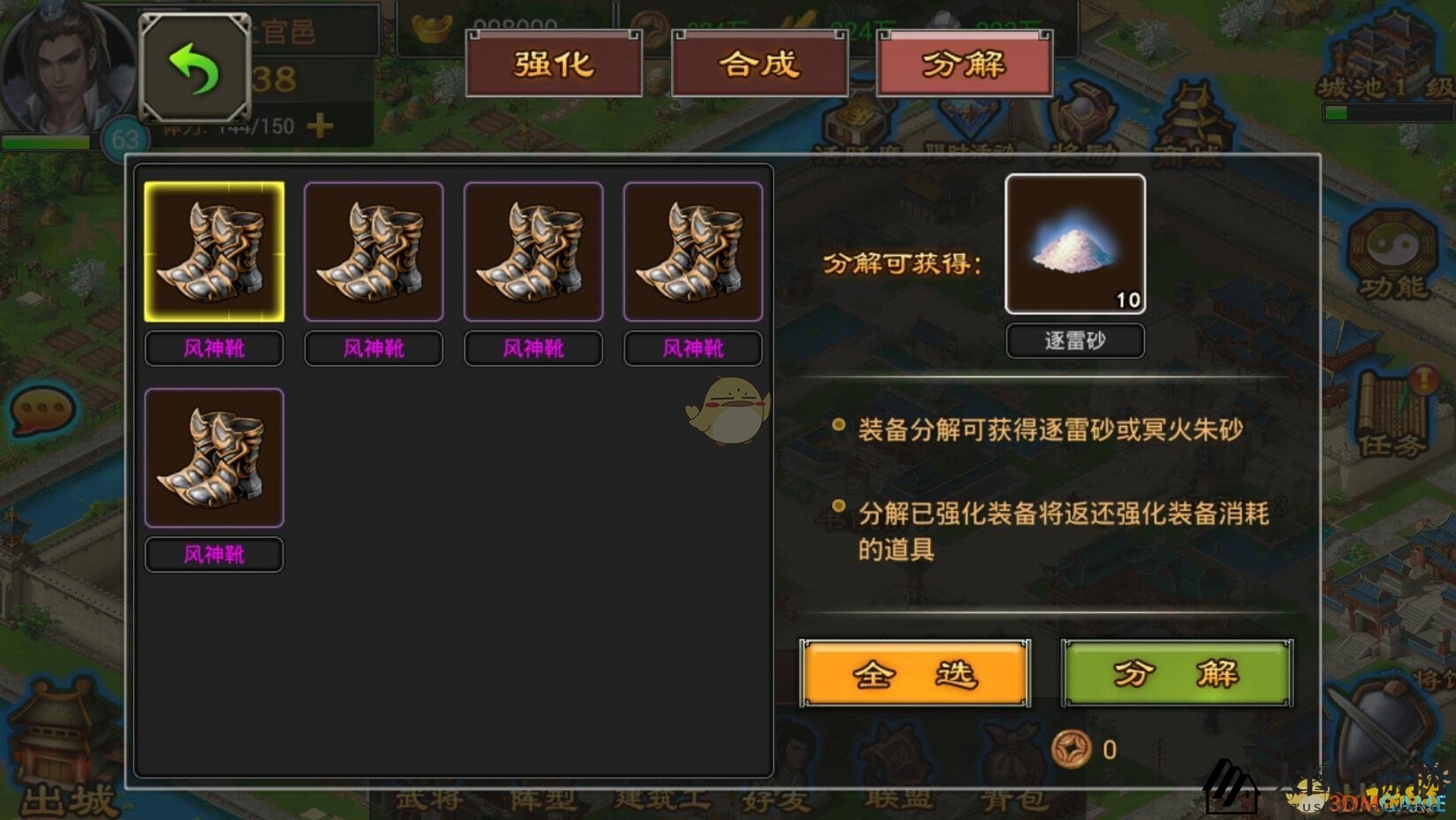Switch to the 强化 tab
This screenshot has width=1456, height=820.
coord(554,64)
